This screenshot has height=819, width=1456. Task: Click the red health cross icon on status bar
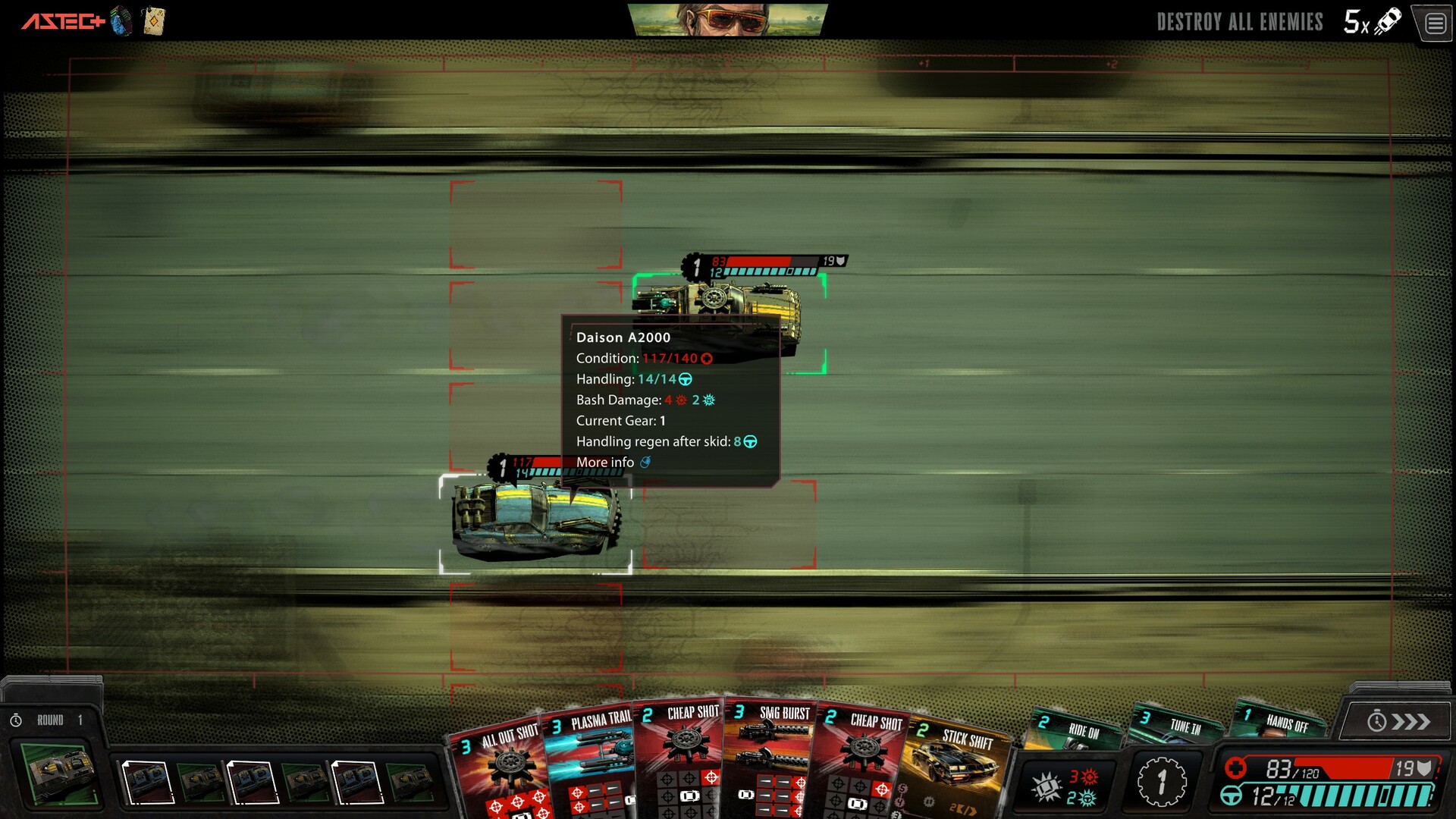pos(1235,766)
